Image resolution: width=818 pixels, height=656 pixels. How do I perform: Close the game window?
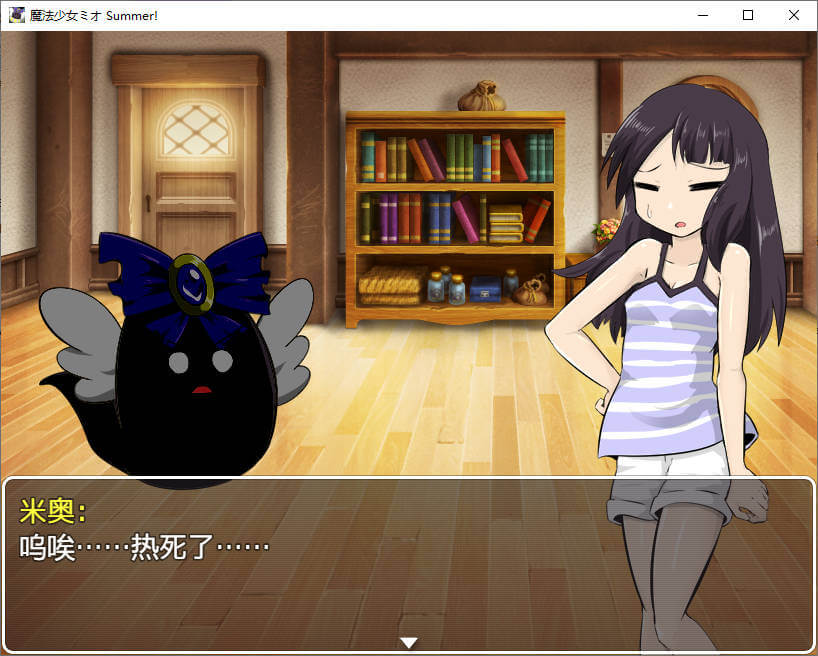pyautogui.click(x=794, y=15)
